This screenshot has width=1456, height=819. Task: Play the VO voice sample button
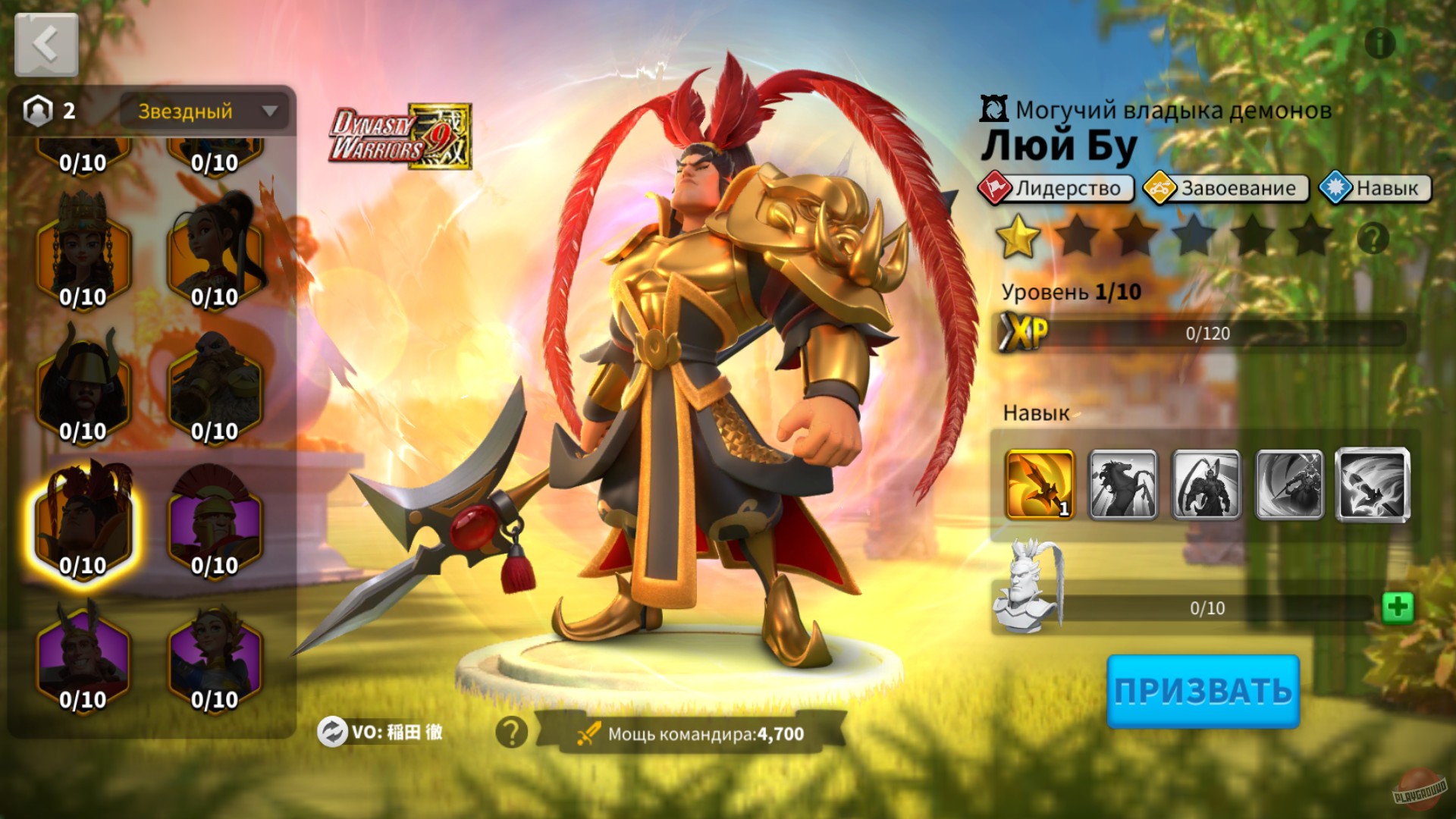coord(331,734)
